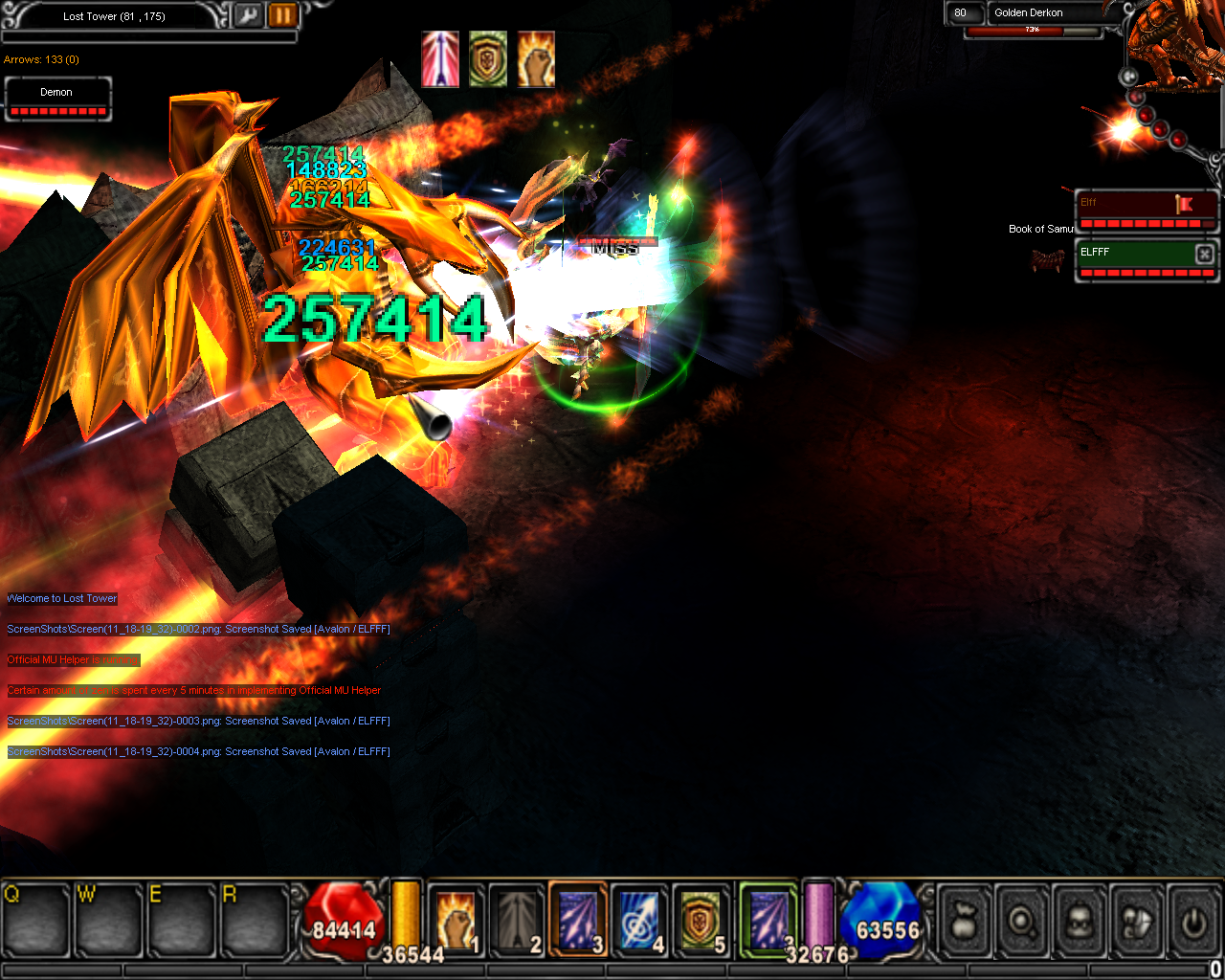The height and width of the screenshot is (980, 1225).
Task: Select the Demon pet frame
Action: point(57,99)
